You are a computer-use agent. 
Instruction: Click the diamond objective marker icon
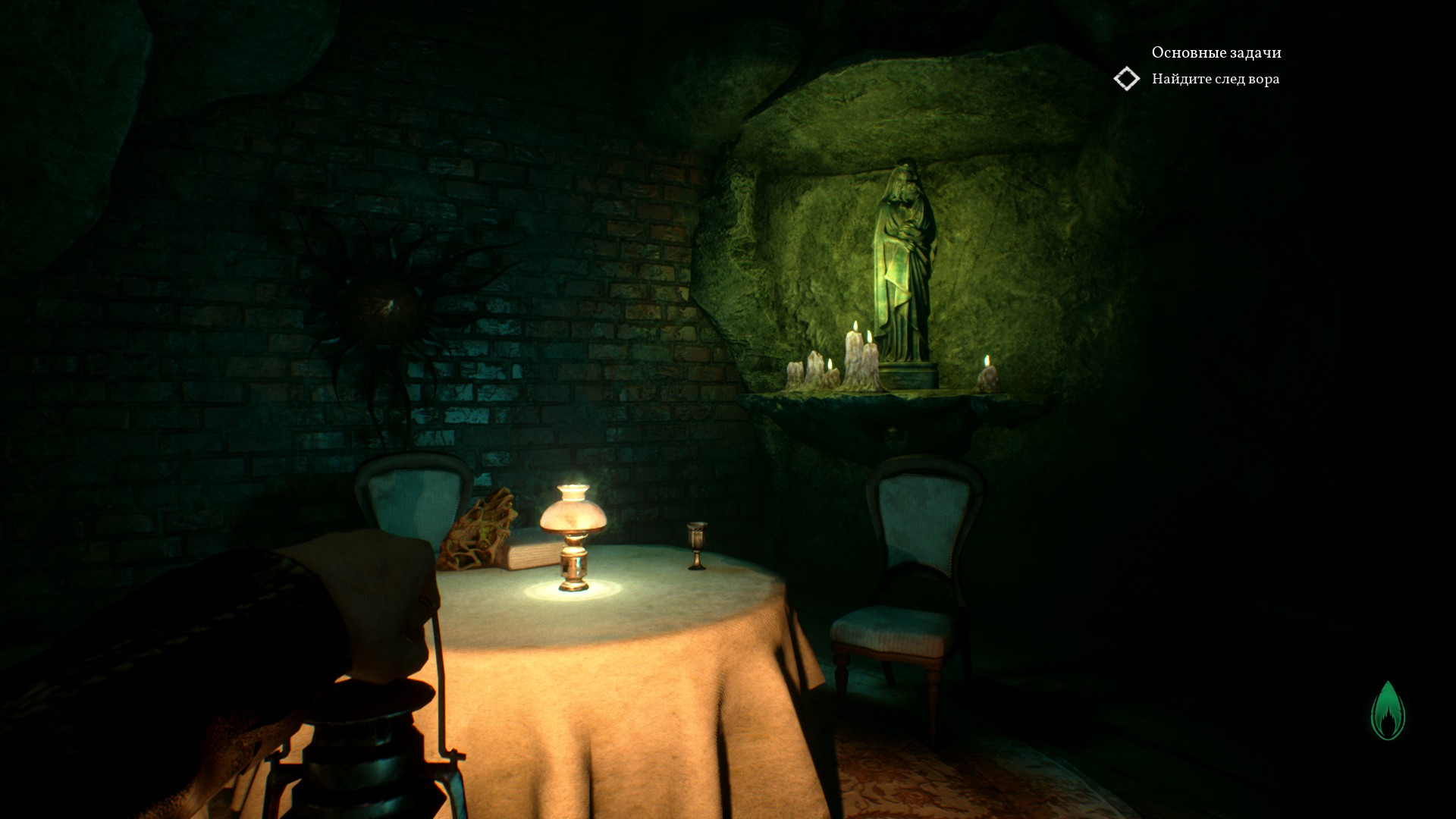1127,79
